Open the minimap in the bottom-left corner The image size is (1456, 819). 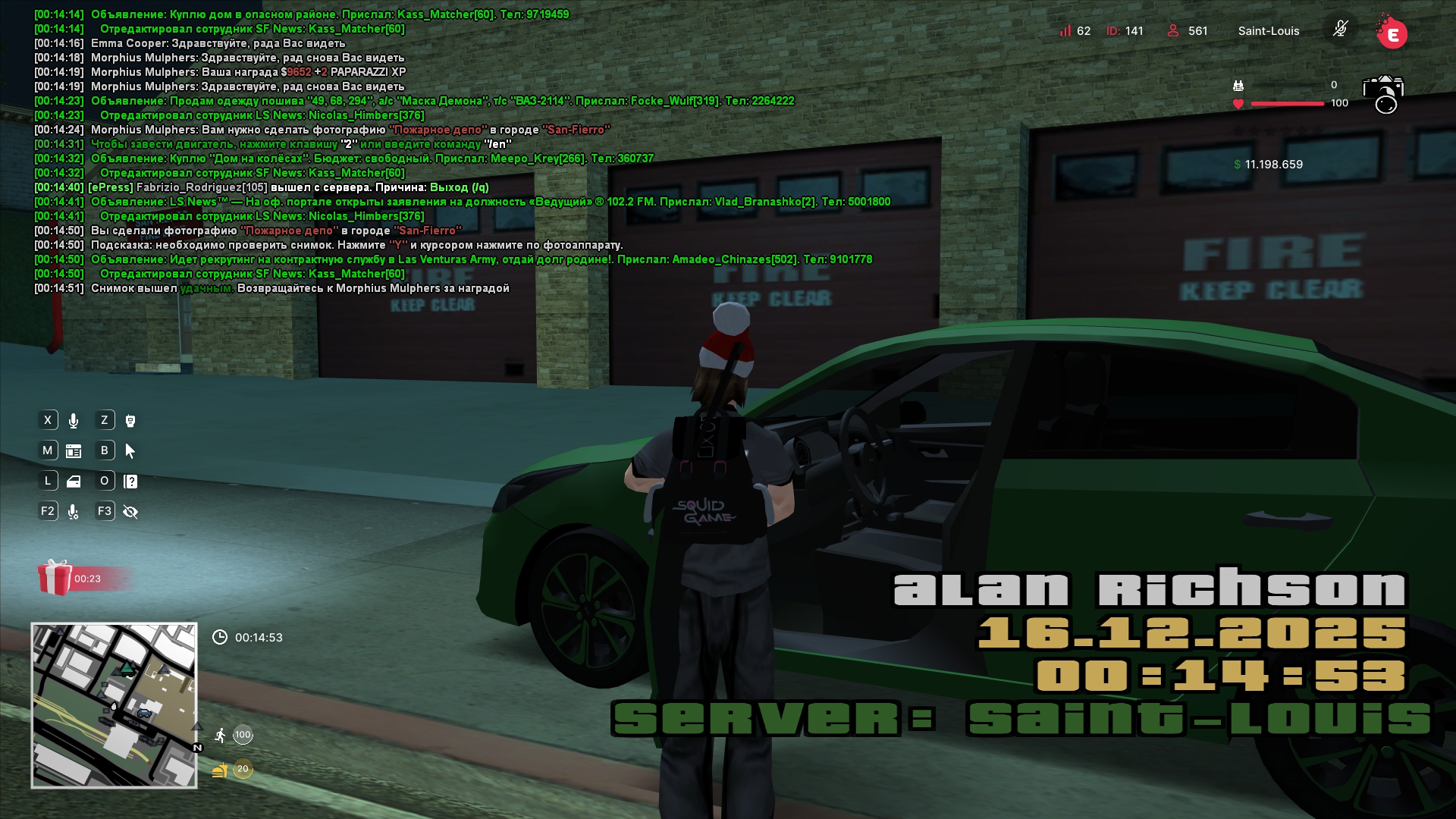tap(114, 705)
